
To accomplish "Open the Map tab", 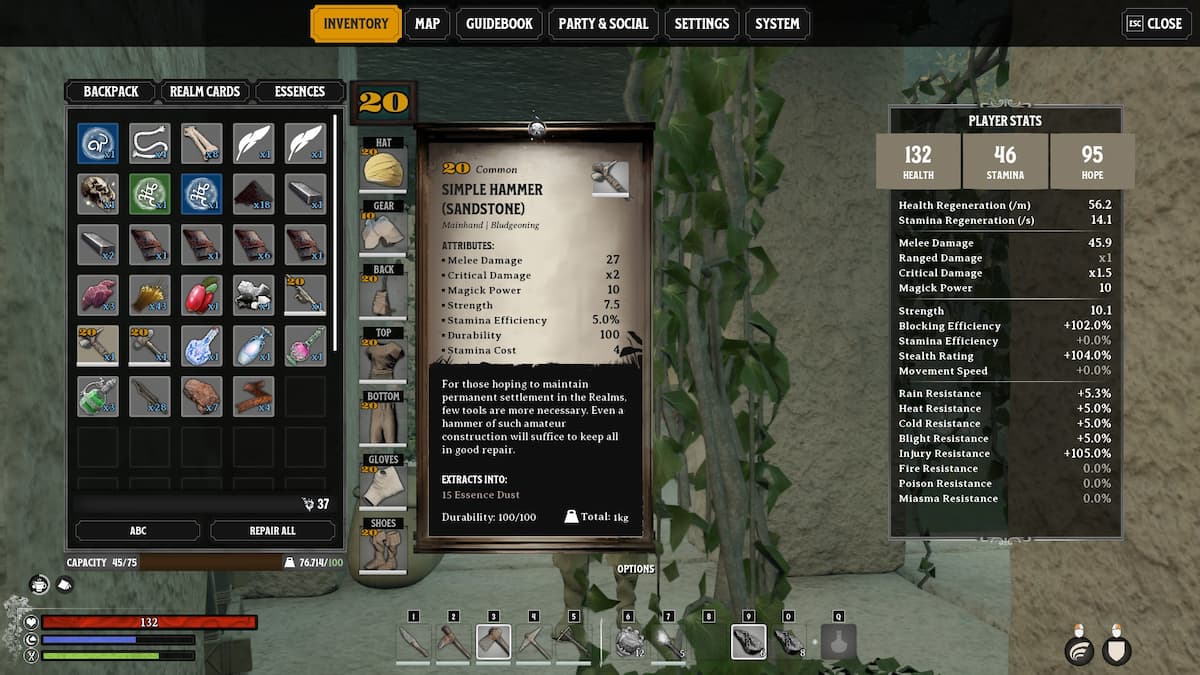I will 427,24.
